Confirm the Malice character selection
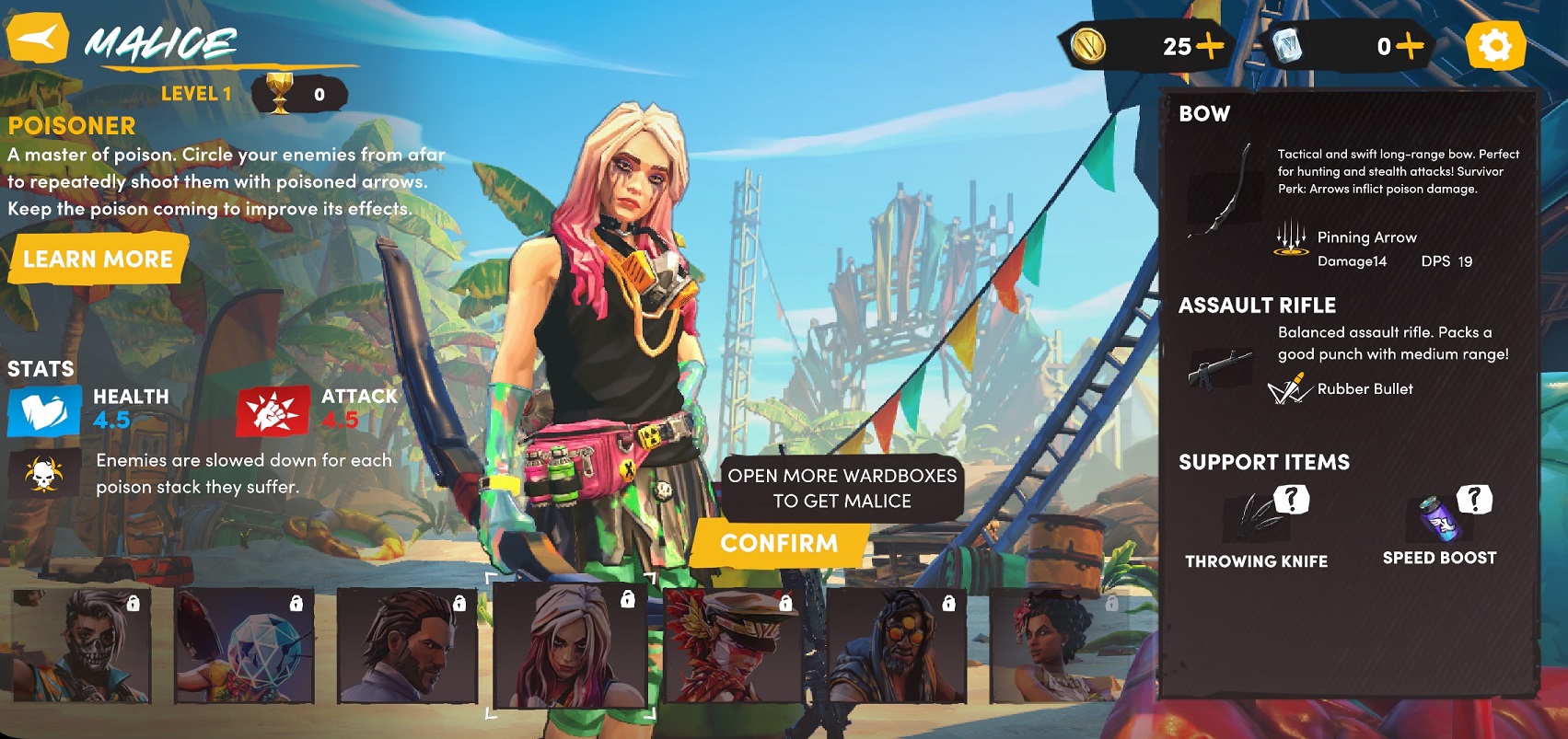1568x739 pixels. click(779, 543)
